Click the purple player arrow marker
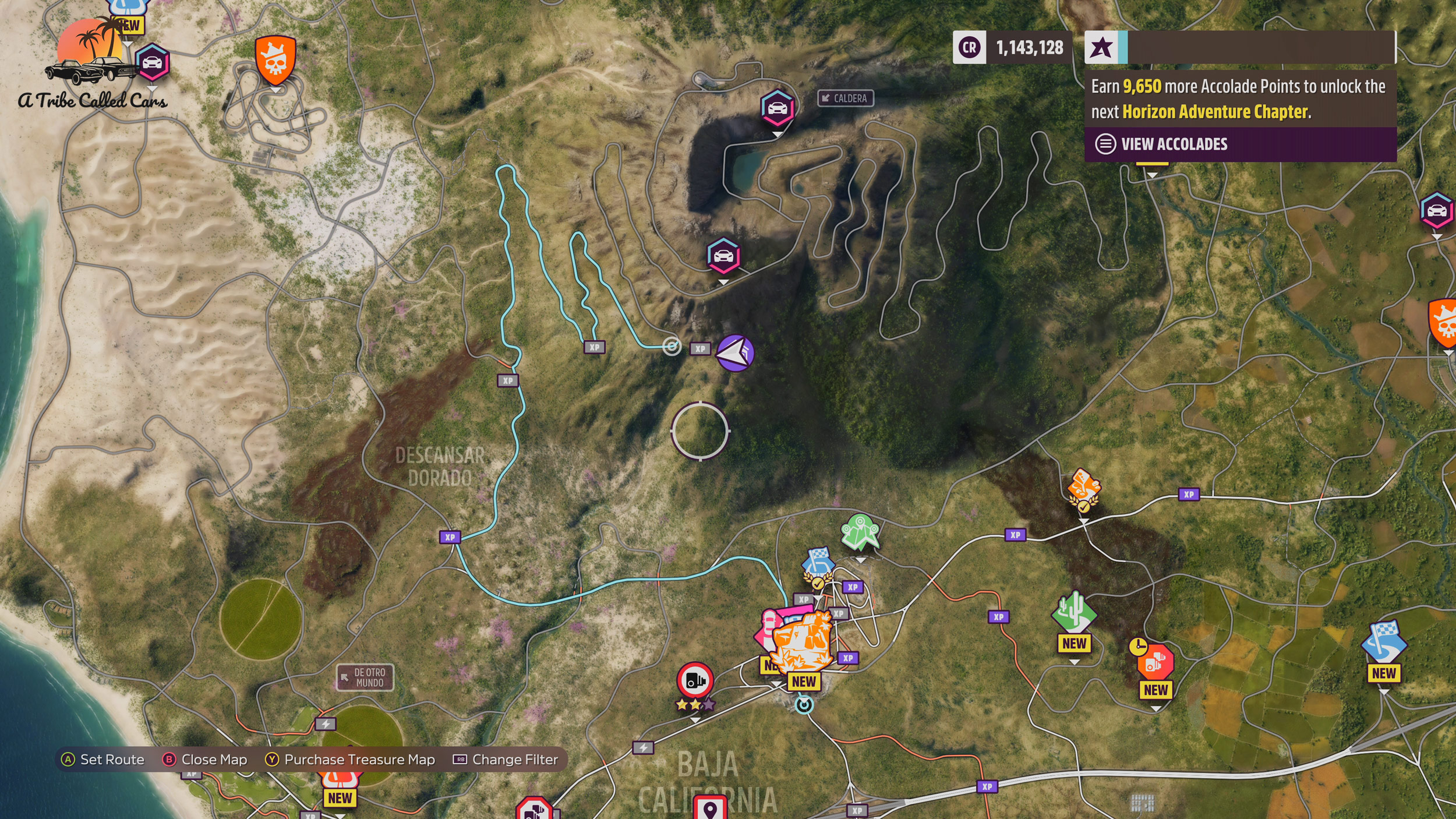Viewport: 1456px width, 819px height. point(734,353)
